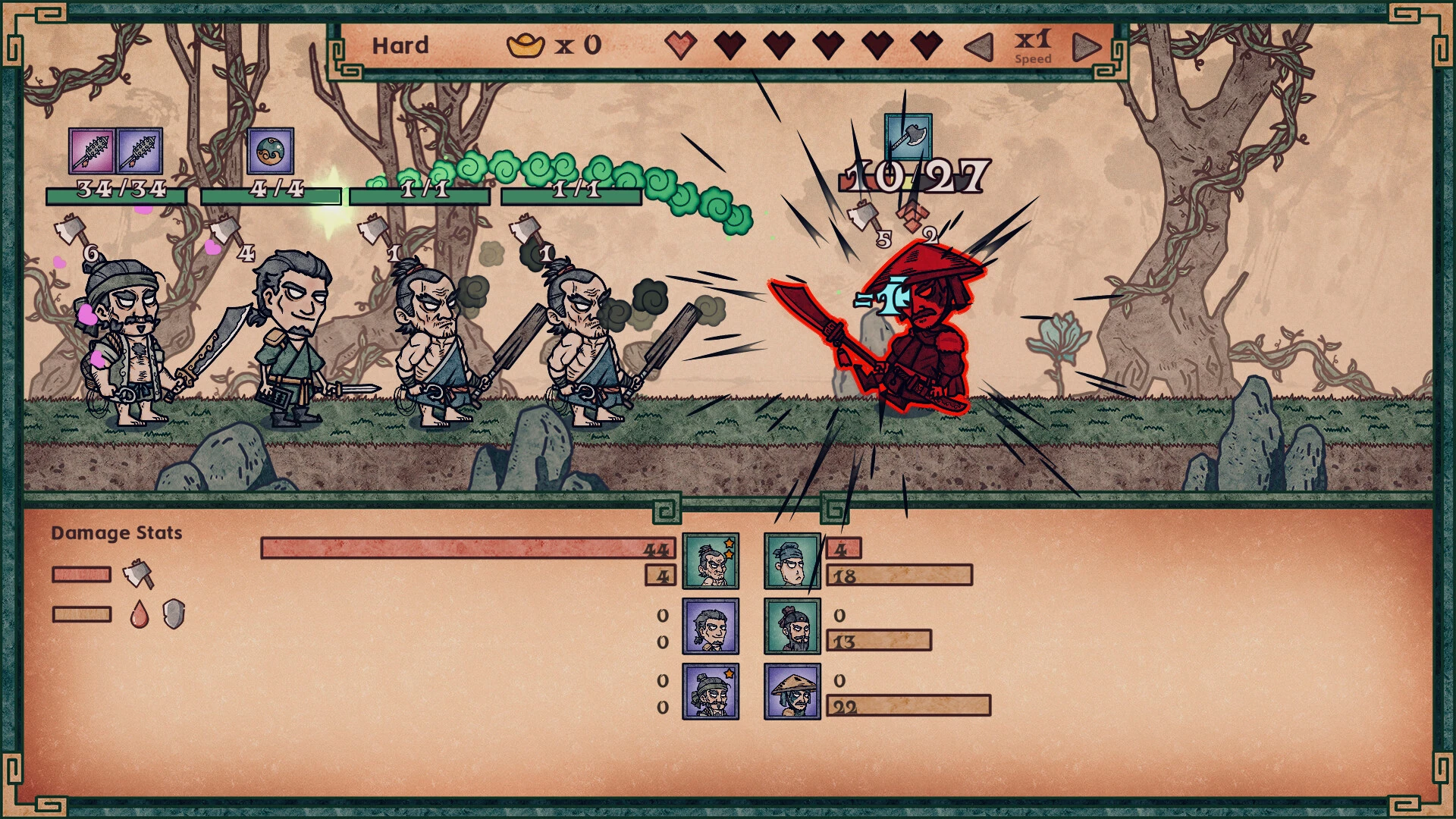Viewport: 1456px width, 819px height.
Task: Select the straw hat enemy portrait
Action: (x=792, y=692)
